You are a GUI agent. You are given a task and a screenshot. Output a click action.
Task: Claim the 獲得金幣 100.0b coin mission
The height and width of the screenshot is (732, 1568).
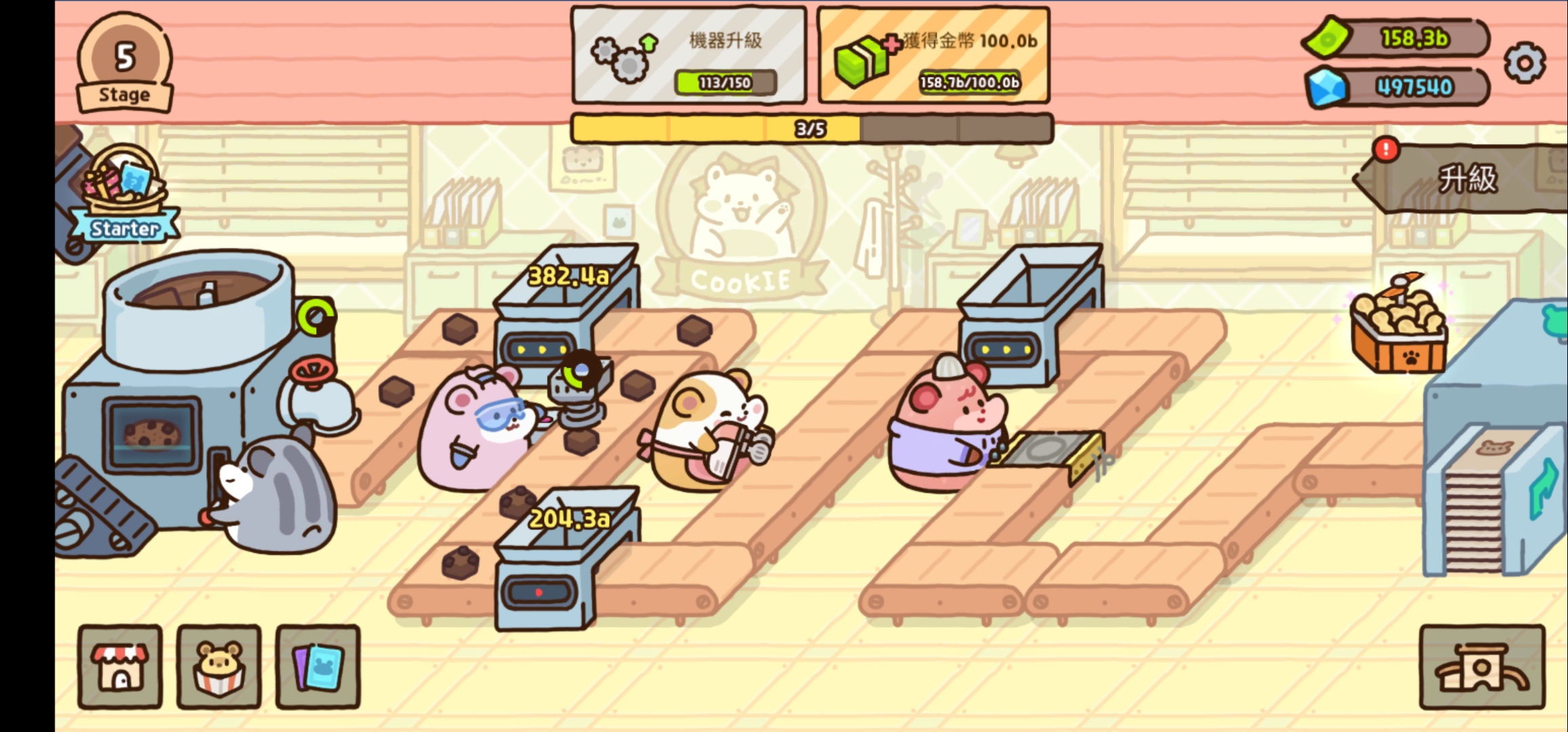point(933,56)
